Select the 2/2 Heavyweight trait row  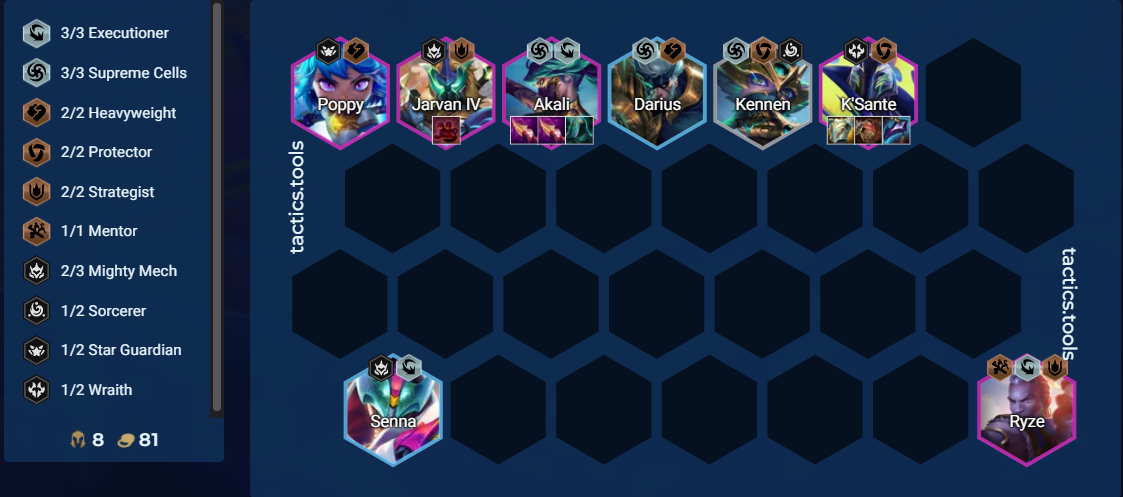110,113
